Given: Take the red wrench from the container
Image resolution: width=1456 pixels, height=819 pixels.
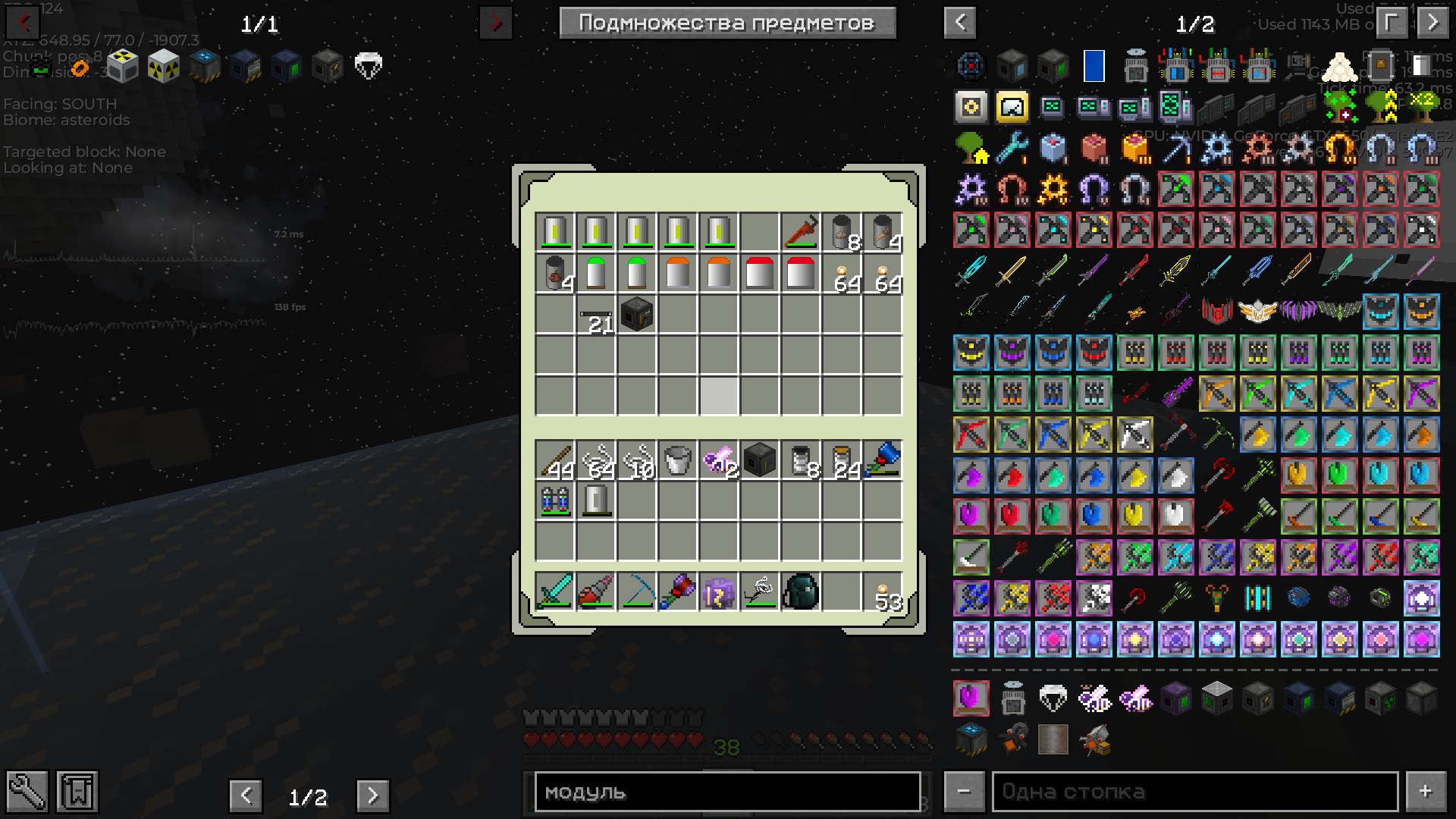Looking at the screenshot, I should coord(800,231).
